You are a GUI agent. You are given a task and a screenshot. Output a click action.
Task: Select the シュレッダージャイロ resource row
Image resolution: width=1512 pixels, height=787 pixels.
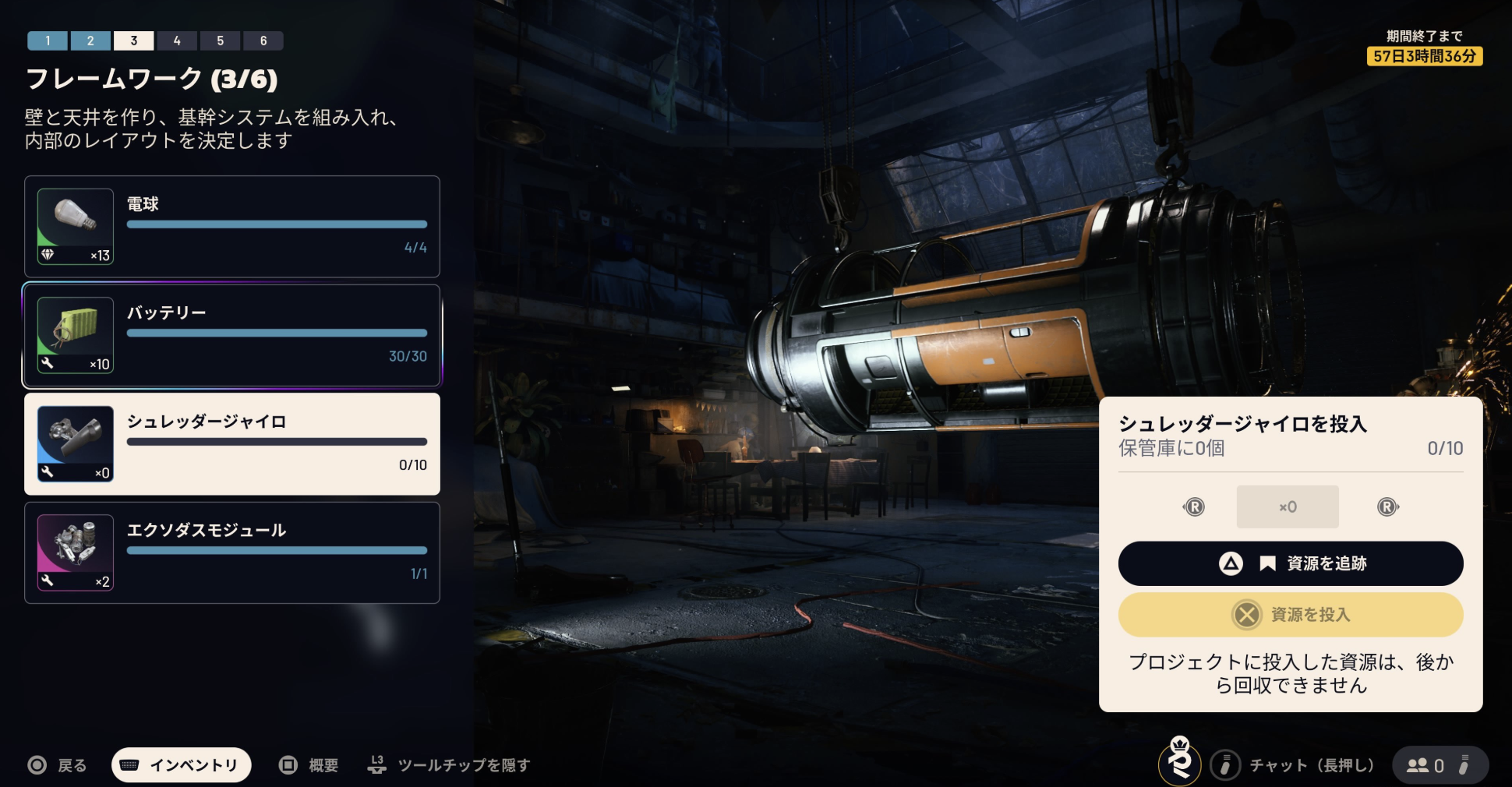pyautogui.click(x=232, y=444)
